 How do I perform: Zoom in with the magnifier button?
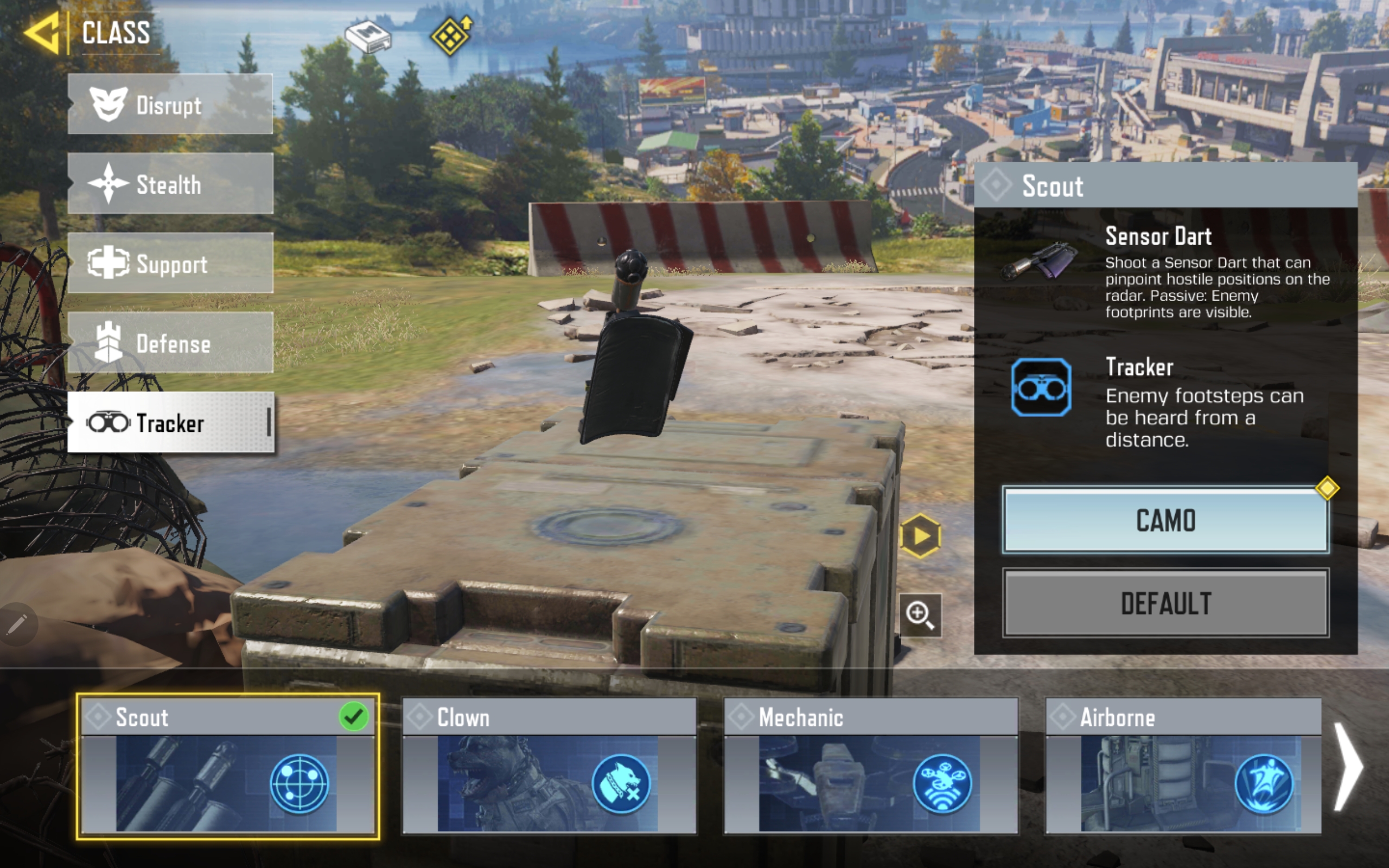click(920, 615)
